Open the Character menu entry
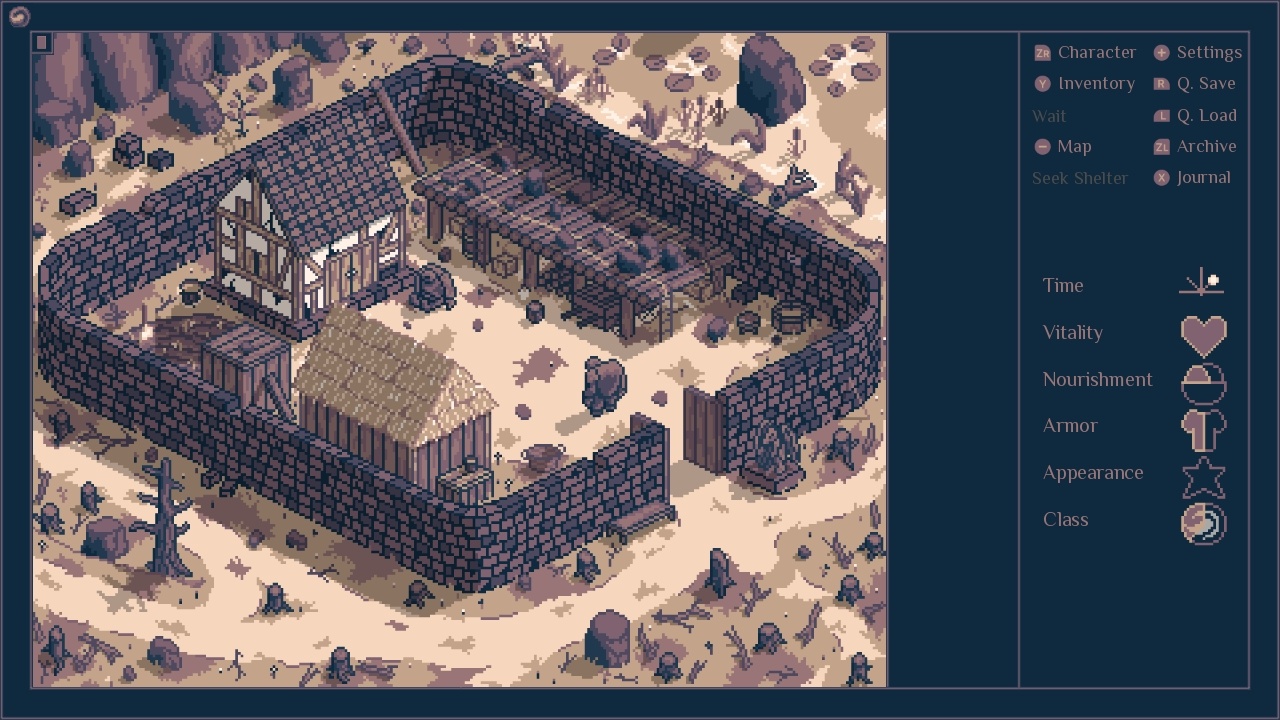The image size is (1280, 720). click(x=1098, y=52)
